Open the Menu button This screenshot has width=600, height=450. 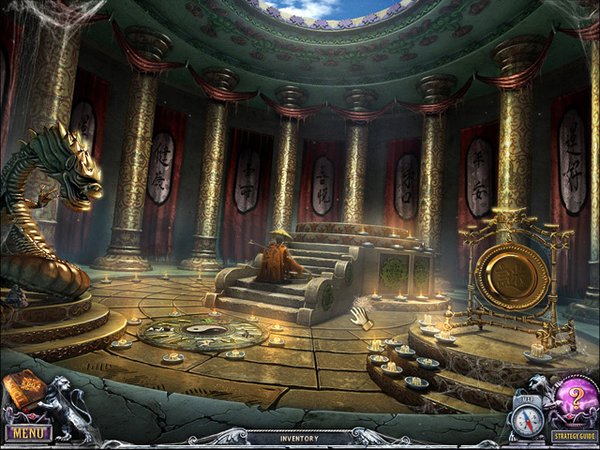27,433
